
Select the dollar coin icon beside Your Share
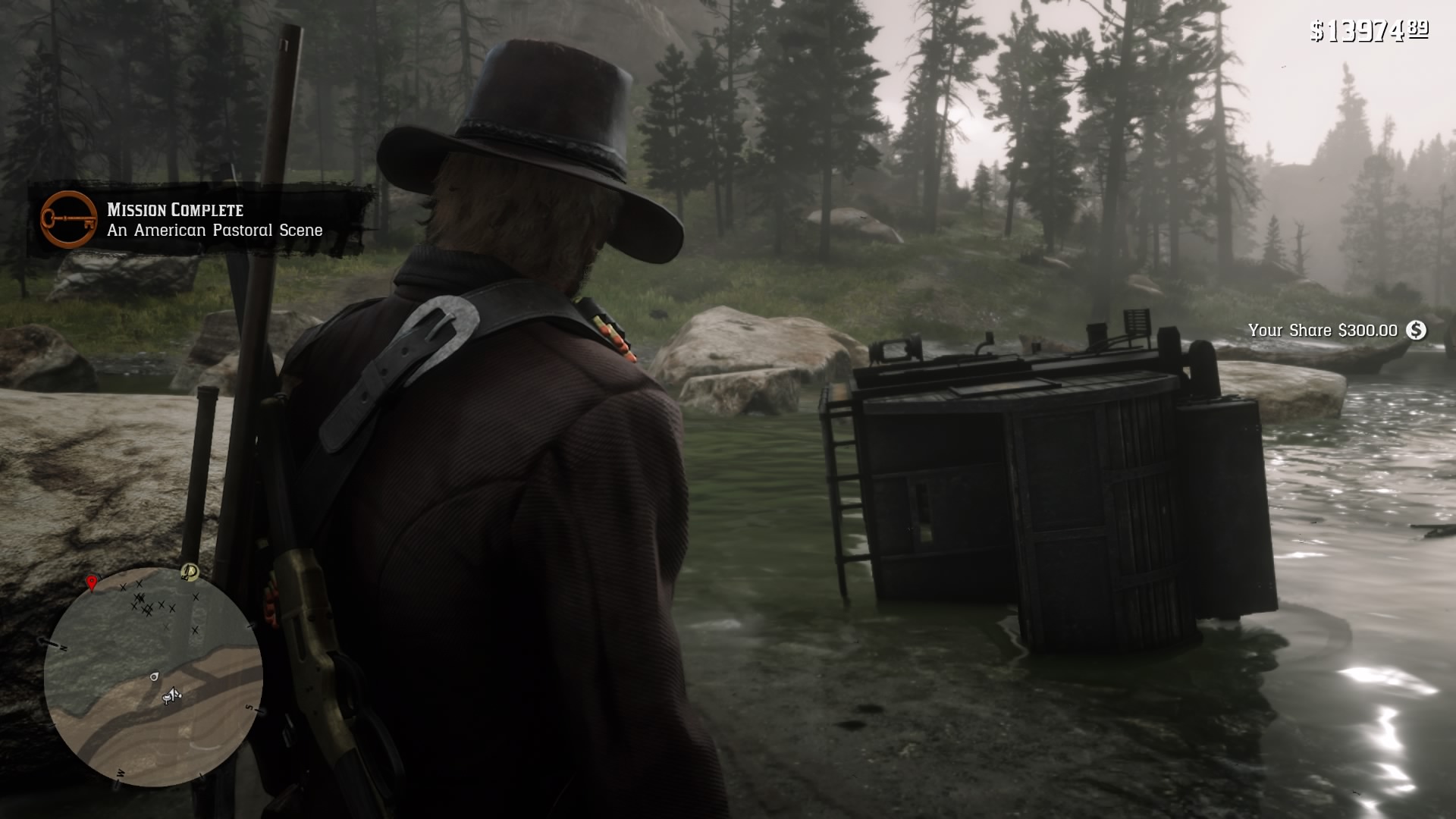[x=1416, y=331]
